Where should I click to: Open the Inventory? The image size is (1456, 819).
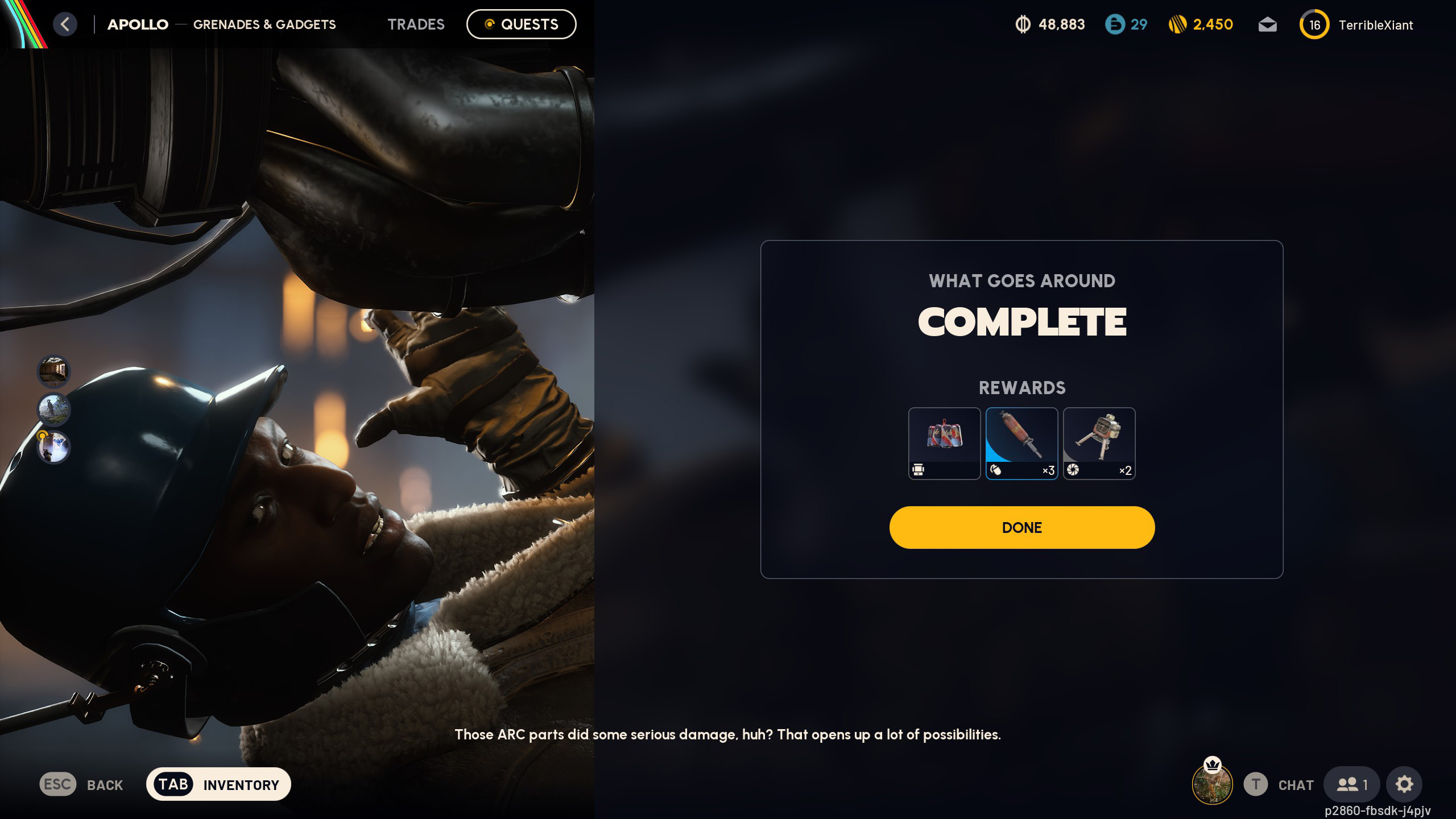tap(218, 784)
